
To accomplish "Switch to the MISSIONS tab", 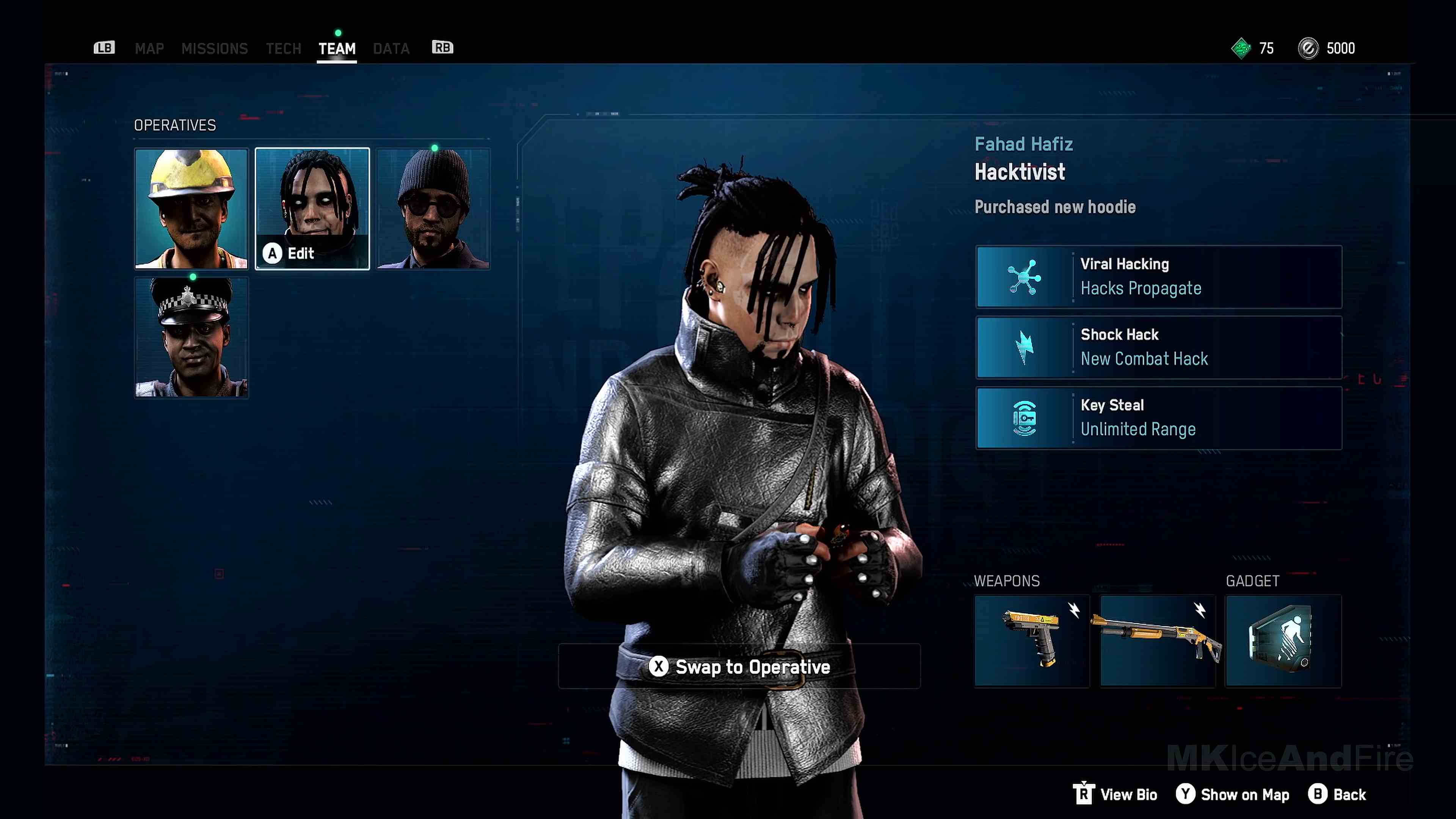I will 215,48.
